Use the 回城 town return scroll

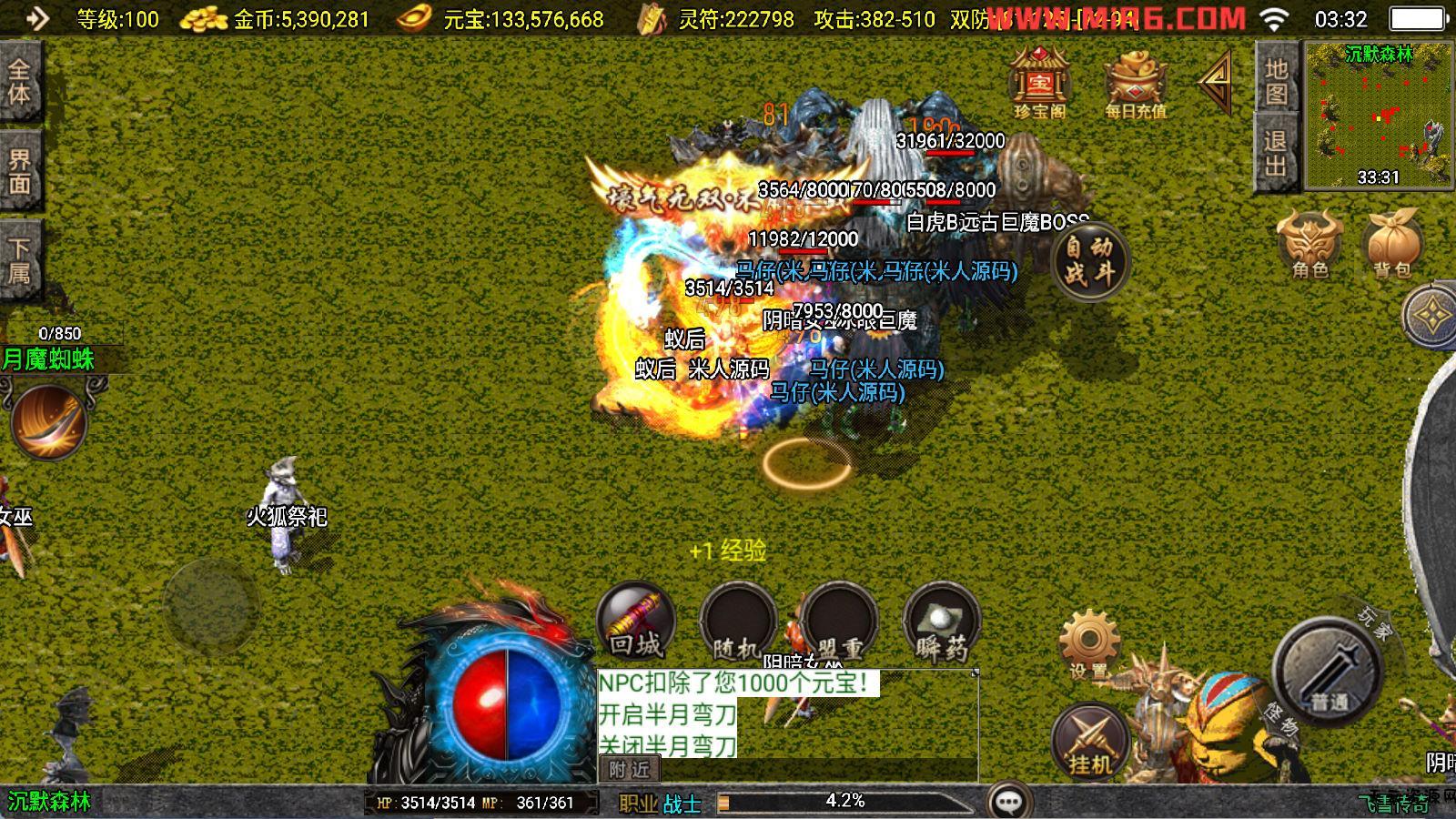635,622
